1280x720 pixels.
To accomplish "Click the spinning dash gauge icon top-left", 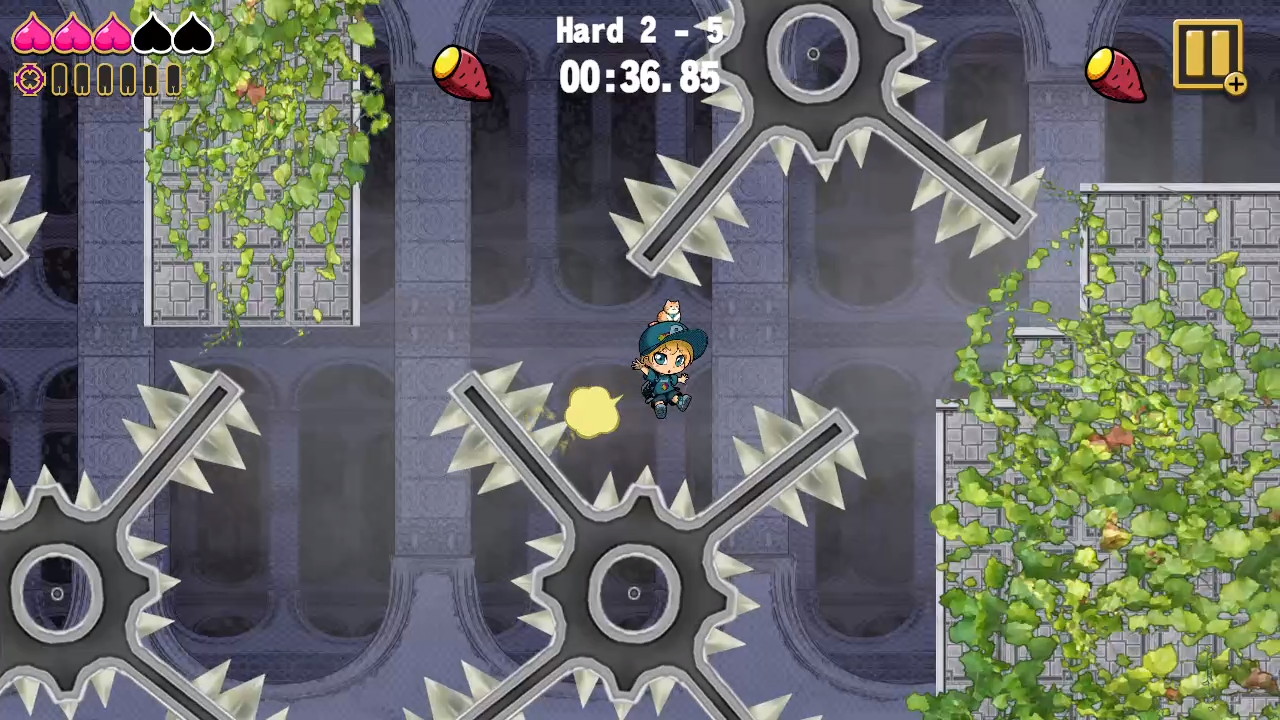I will coord(29,80).
